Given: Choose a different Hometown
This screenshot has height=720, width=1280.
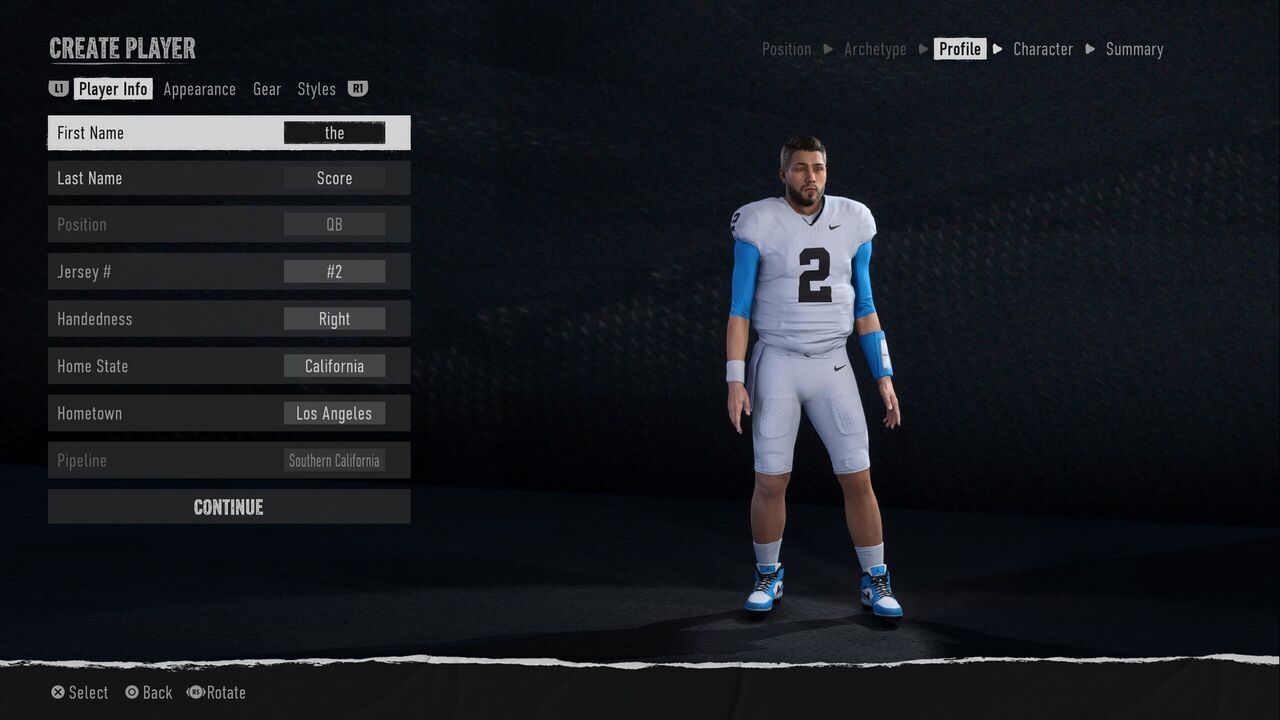Looking at the screenshot, I should pos(334,413).
